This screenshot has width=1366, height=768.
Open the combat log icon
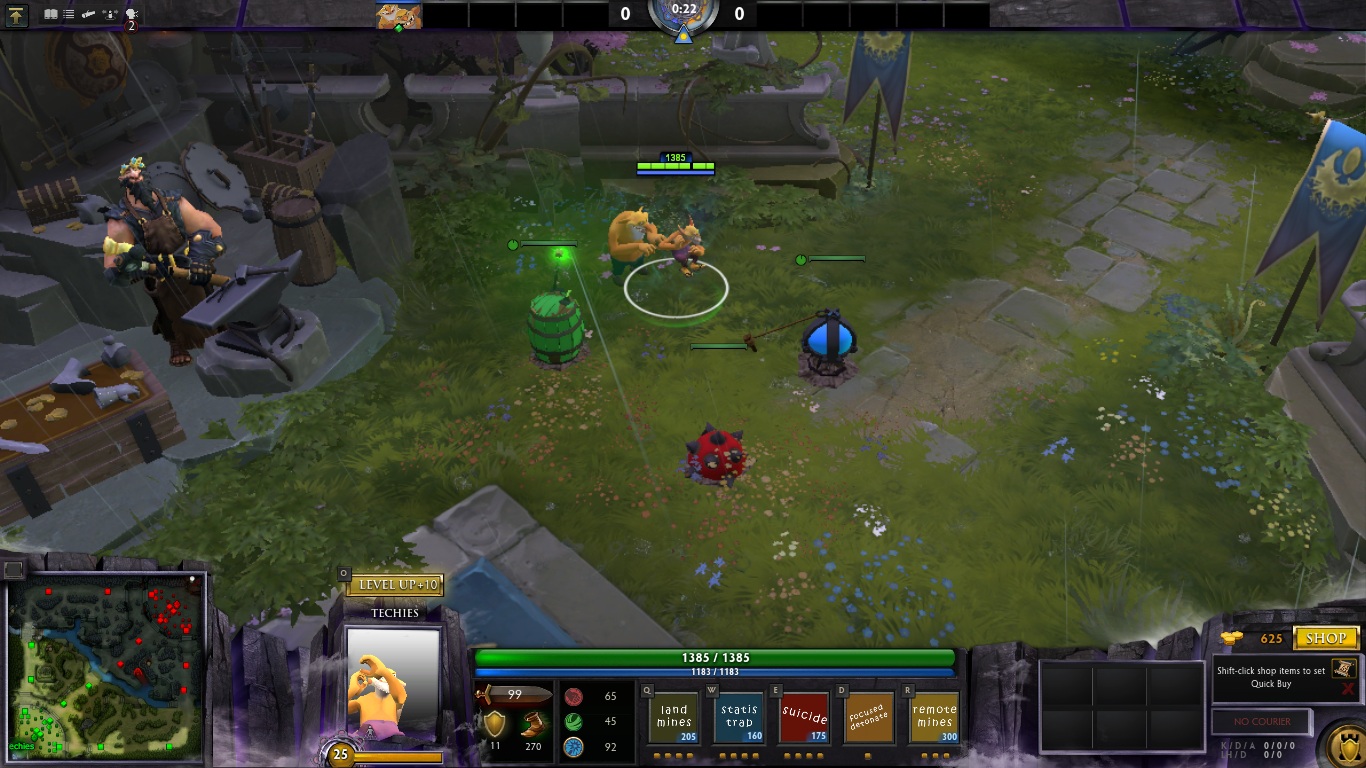point(50,13)
